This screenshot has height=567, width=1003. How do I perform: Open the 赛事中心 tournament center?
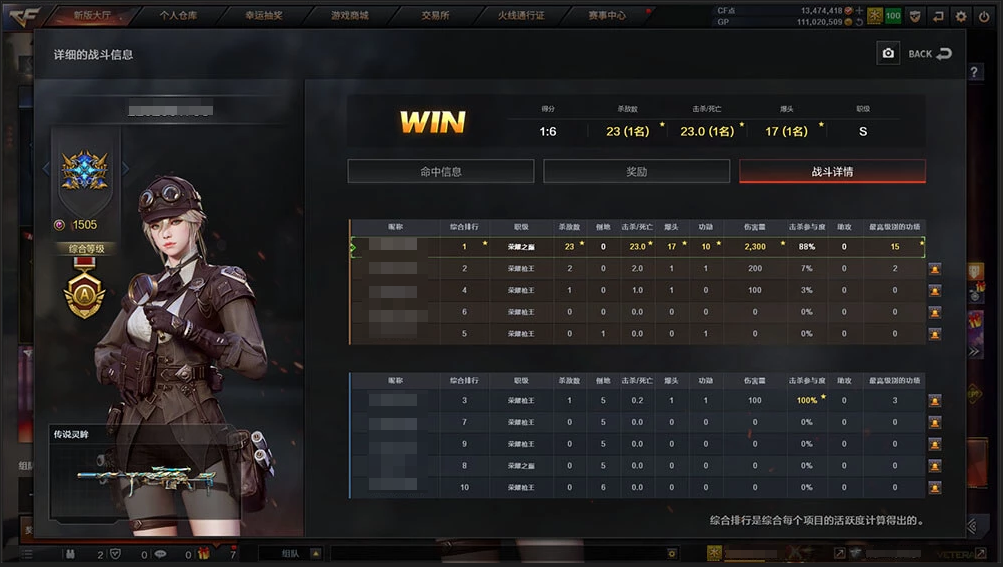pyautogui.click(x=606, y=16)
